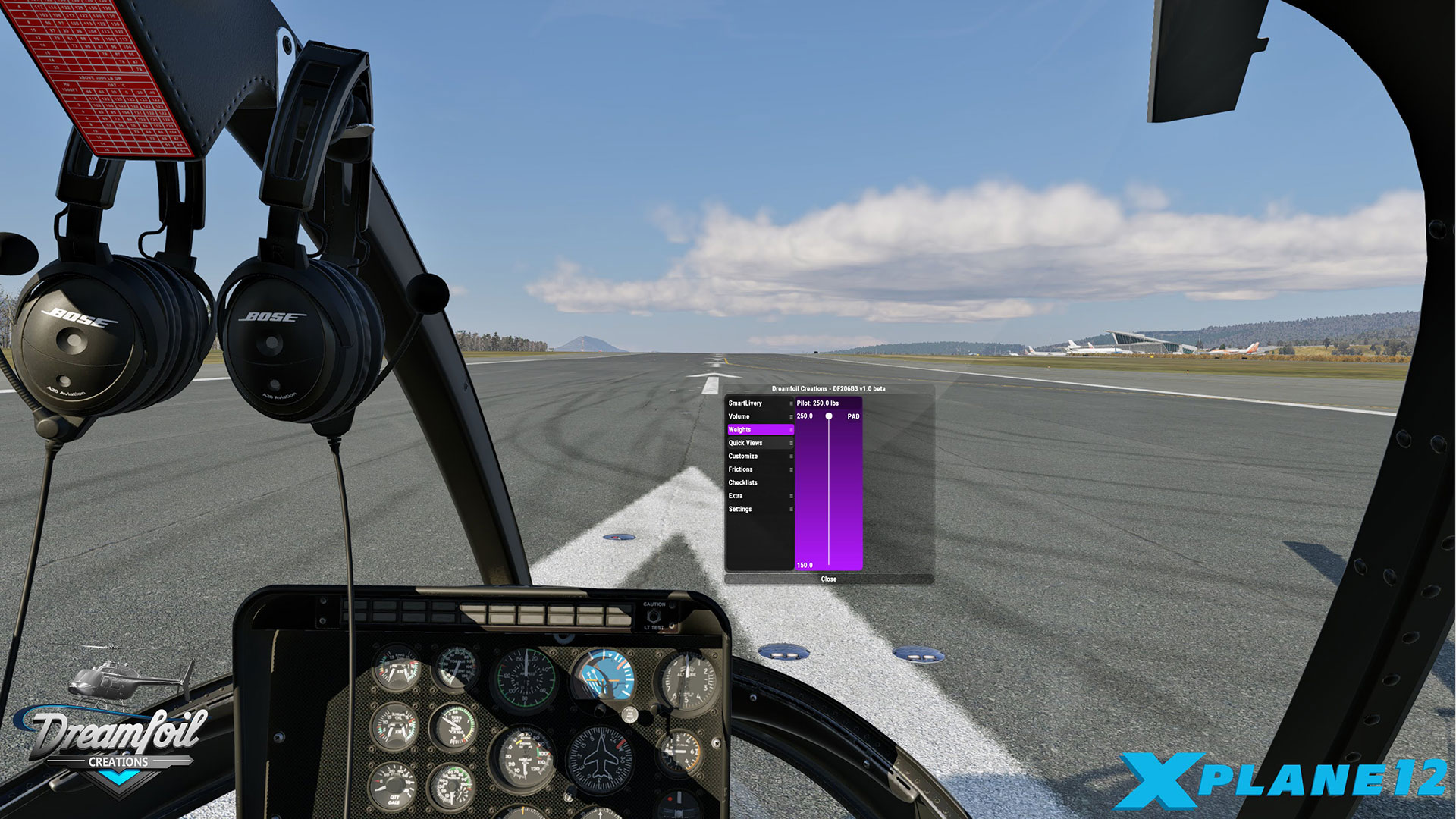1456x819 pixels.
Task: Select the Volume menu entry
Action: click(x=759, y=416)
